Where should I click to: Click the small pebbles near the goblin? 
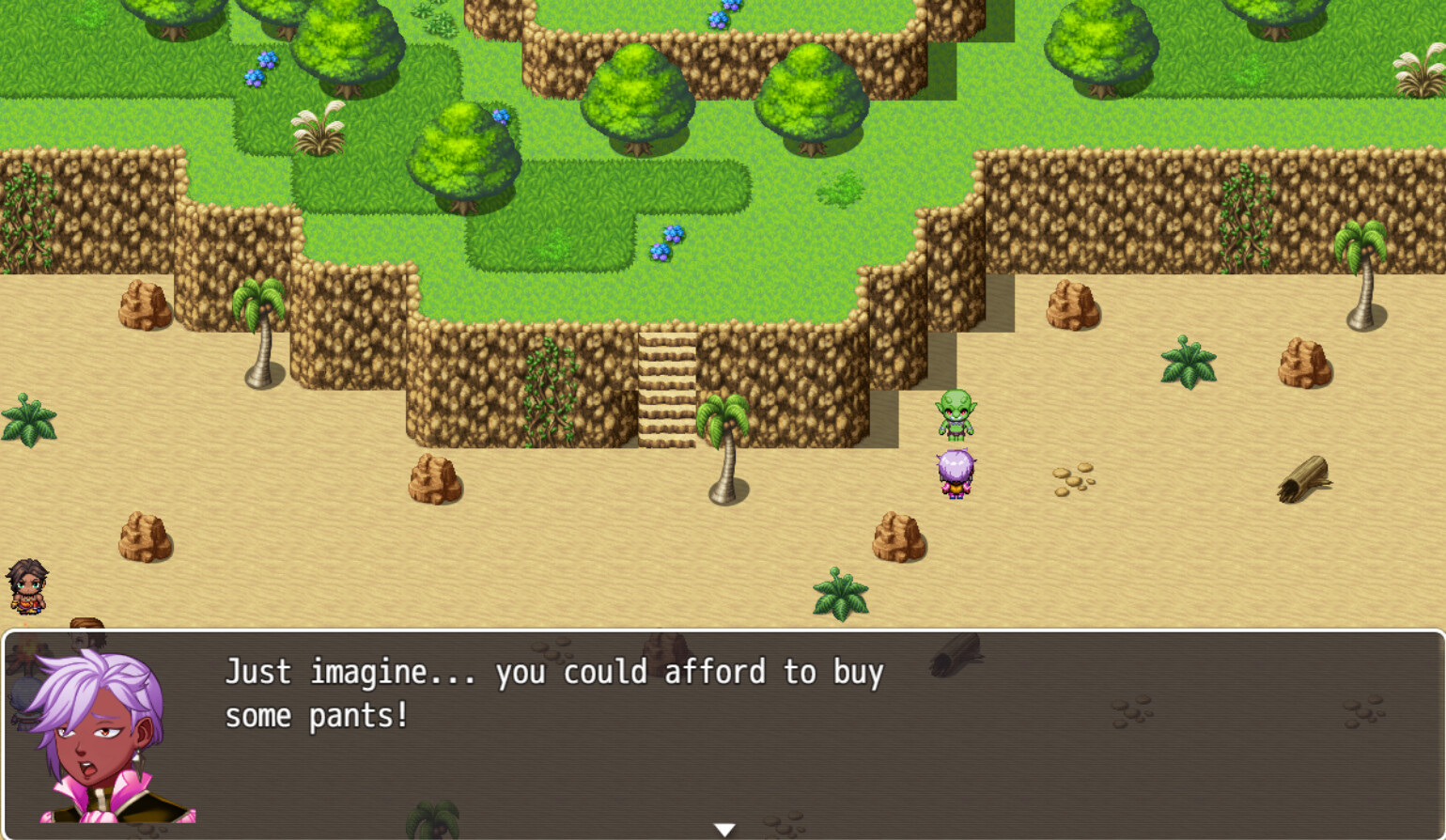pos(1074,478)
